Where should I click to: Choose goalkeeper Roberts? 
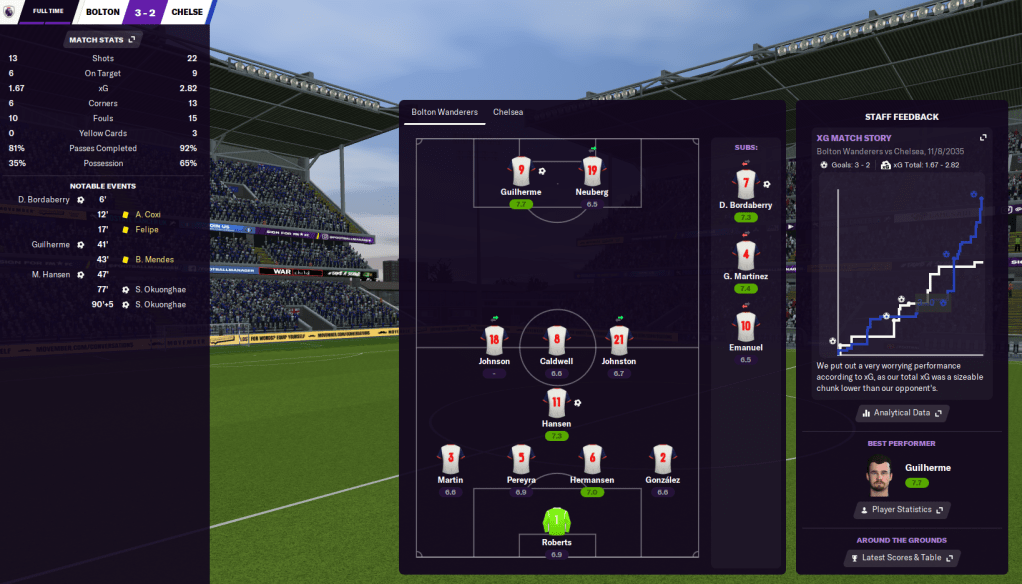pos(557,522)
